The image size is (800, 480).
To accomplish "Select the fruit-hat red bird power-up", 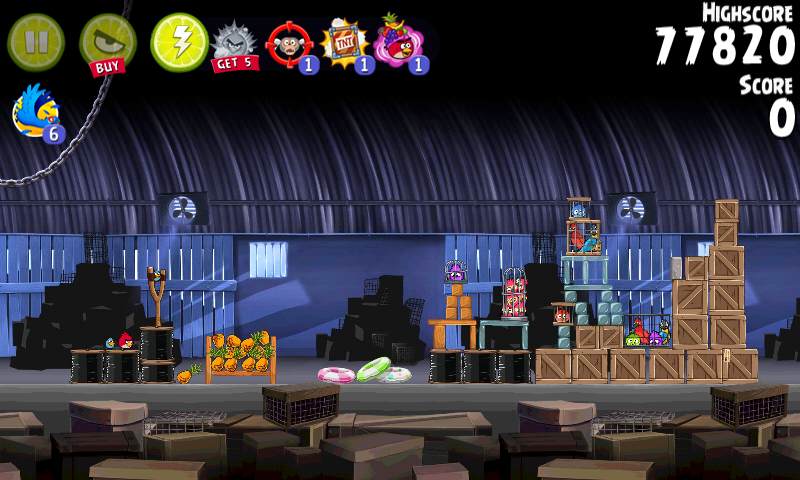I will coord(400,44).
